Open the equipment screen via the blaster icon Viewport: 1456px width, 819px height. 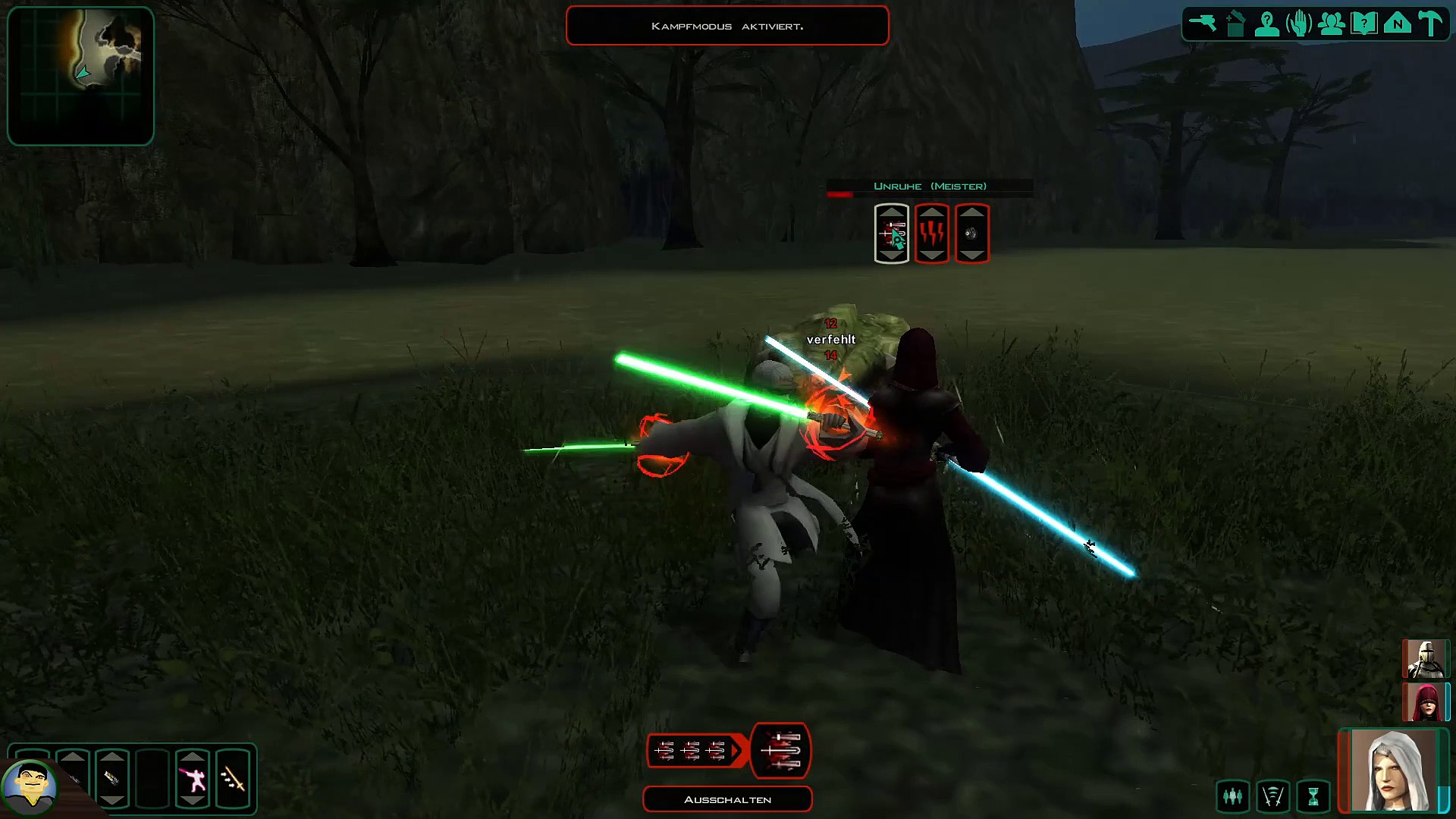[x=1203, y=24]
